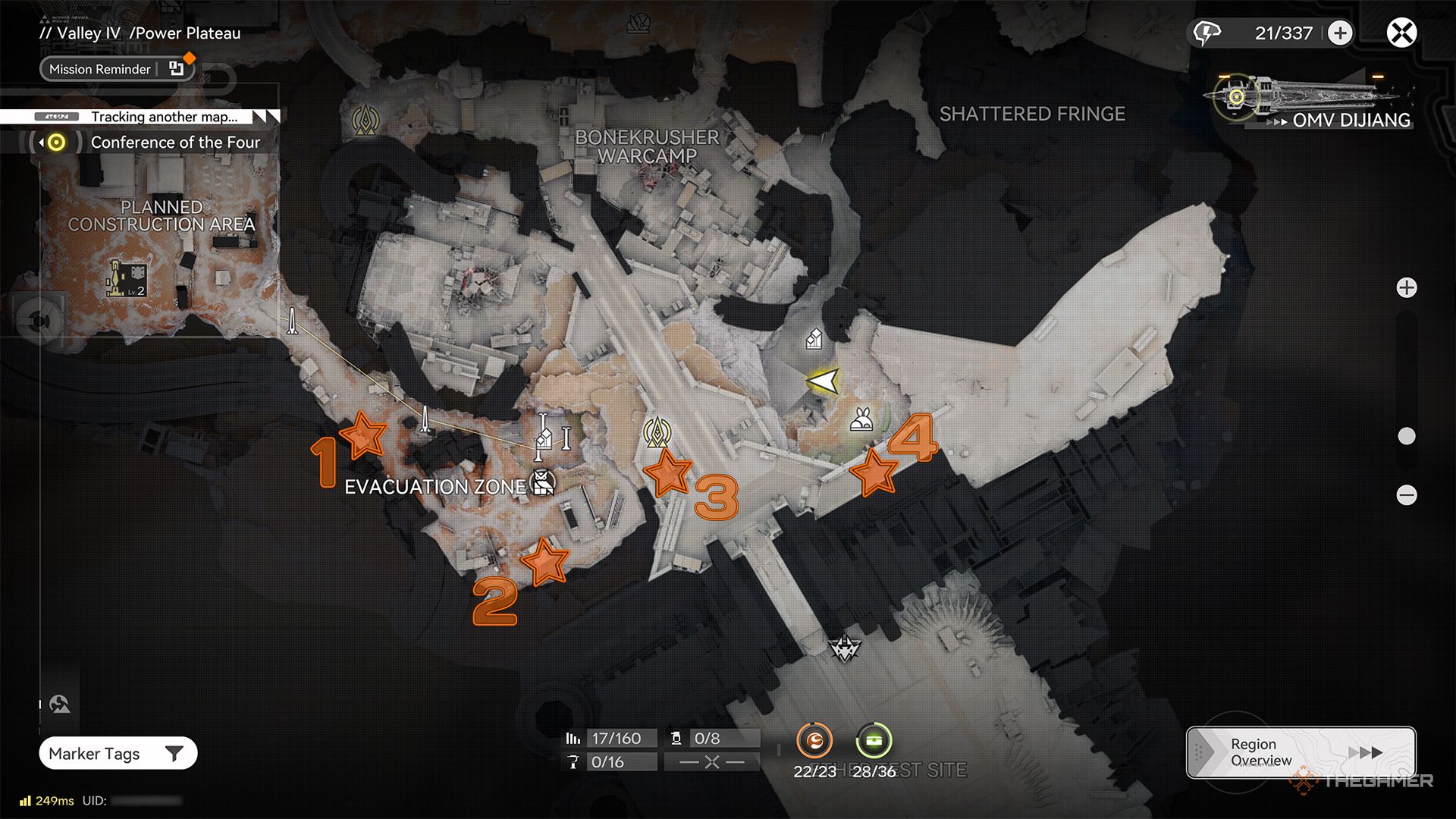Select the Evacuation Zone map marker icon
Viewport: 1456px width, 819px height.
pyautogui.click(x=542, y=482)
